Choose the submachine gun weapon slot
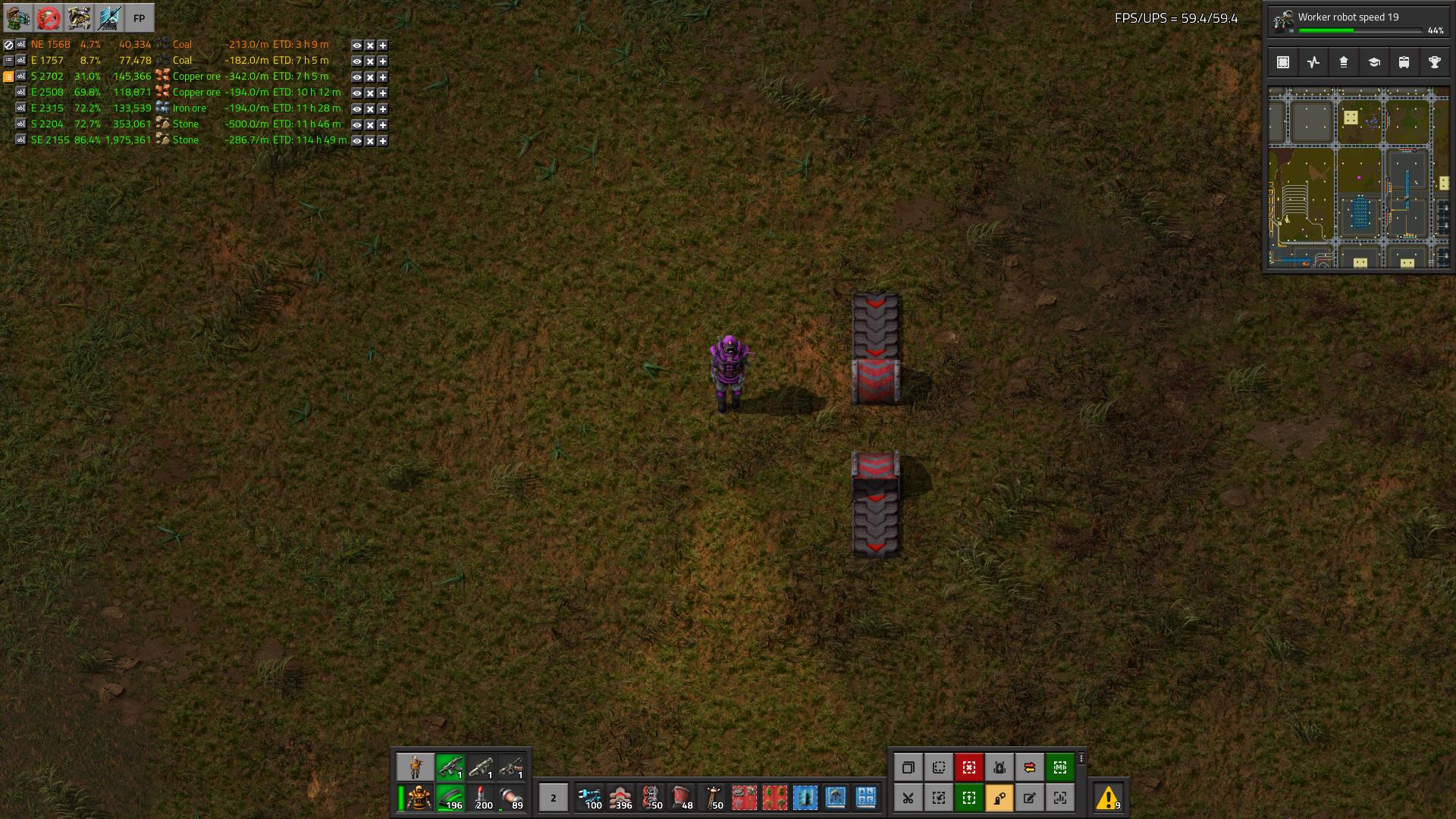This screenshot has height=819, width=1456. pos(450,767)
